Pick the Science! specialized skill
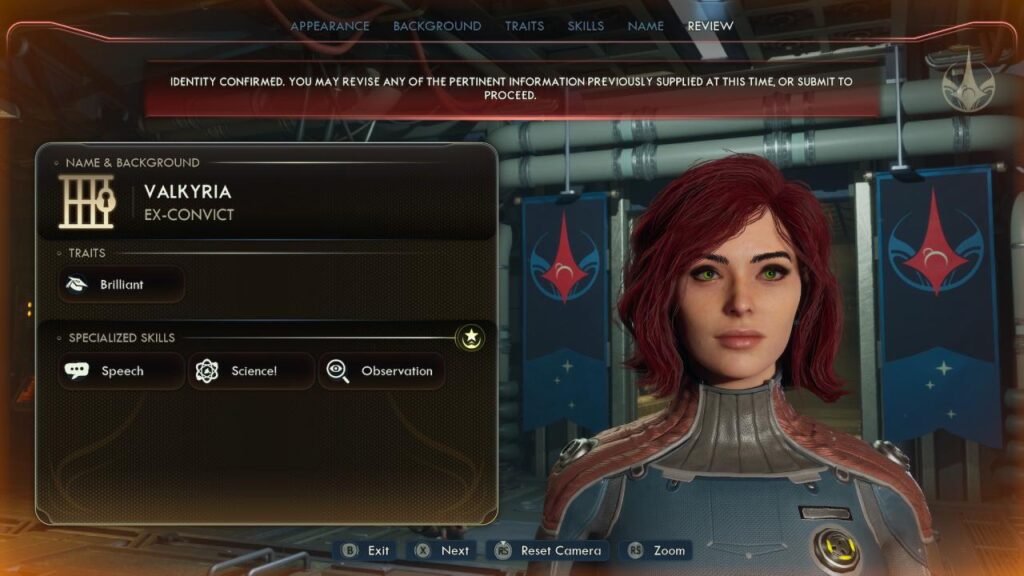 click(252, 371)
